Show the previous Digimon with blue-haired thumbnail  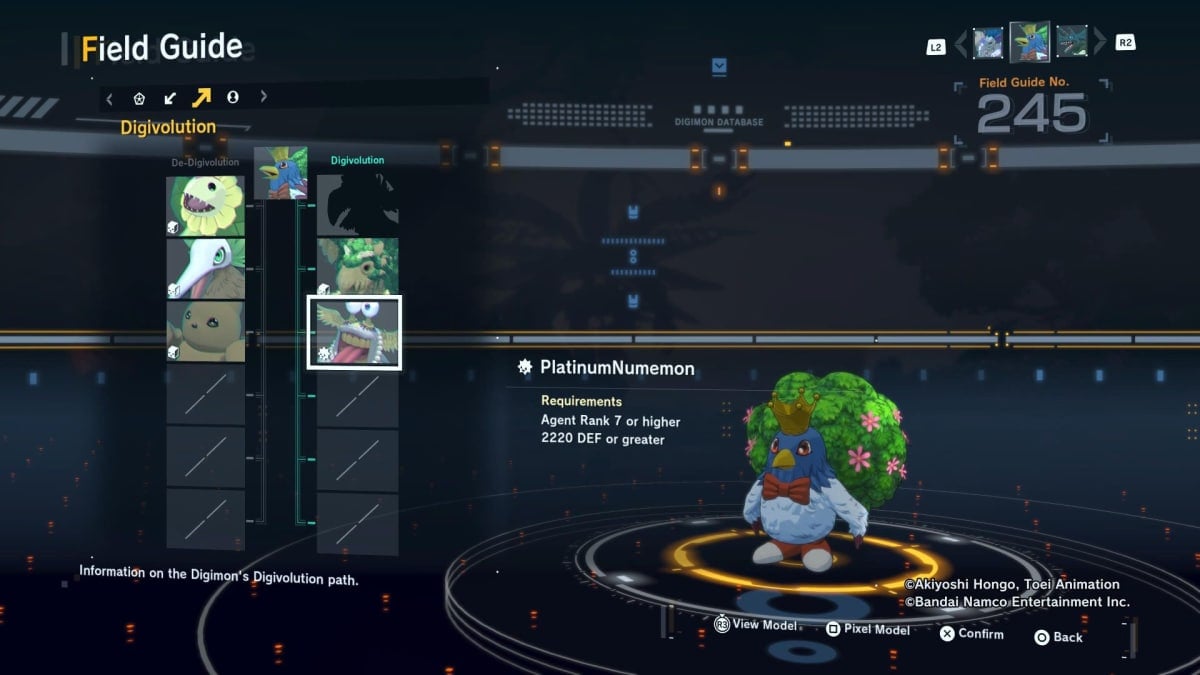988,43
